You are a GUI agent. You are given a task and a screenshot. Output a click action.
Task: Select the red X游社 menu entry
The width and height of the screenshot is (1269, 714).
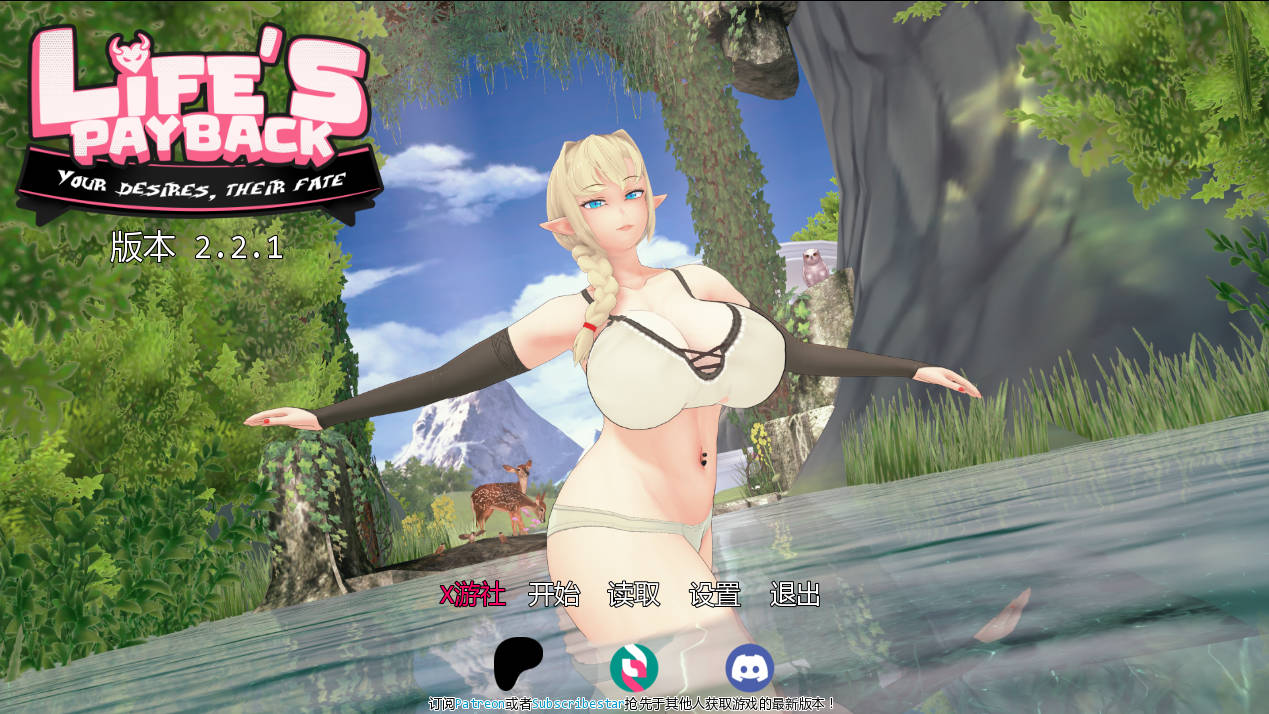(472, 595)
